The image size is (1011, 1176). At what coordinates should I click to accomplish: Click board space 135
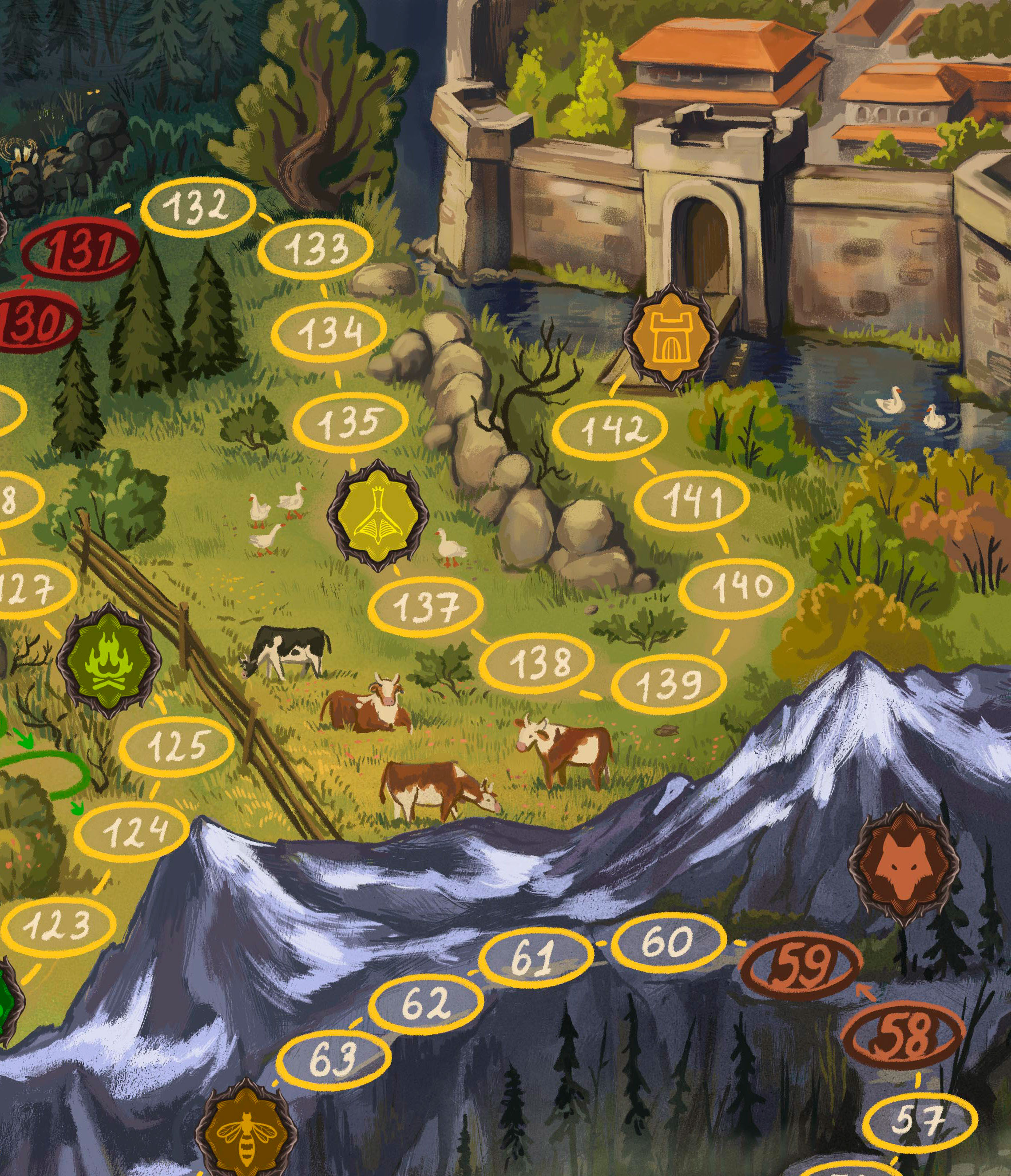pyautogui.click(x=351, y=421)
